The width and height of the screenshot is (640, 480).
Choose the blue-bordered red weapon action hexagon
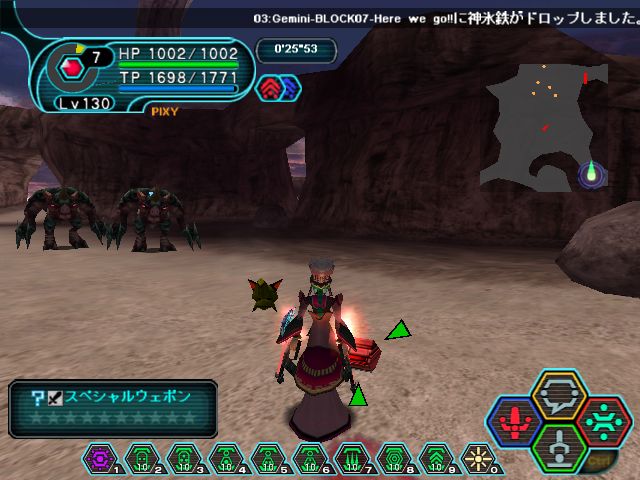[x=514, y=418]
